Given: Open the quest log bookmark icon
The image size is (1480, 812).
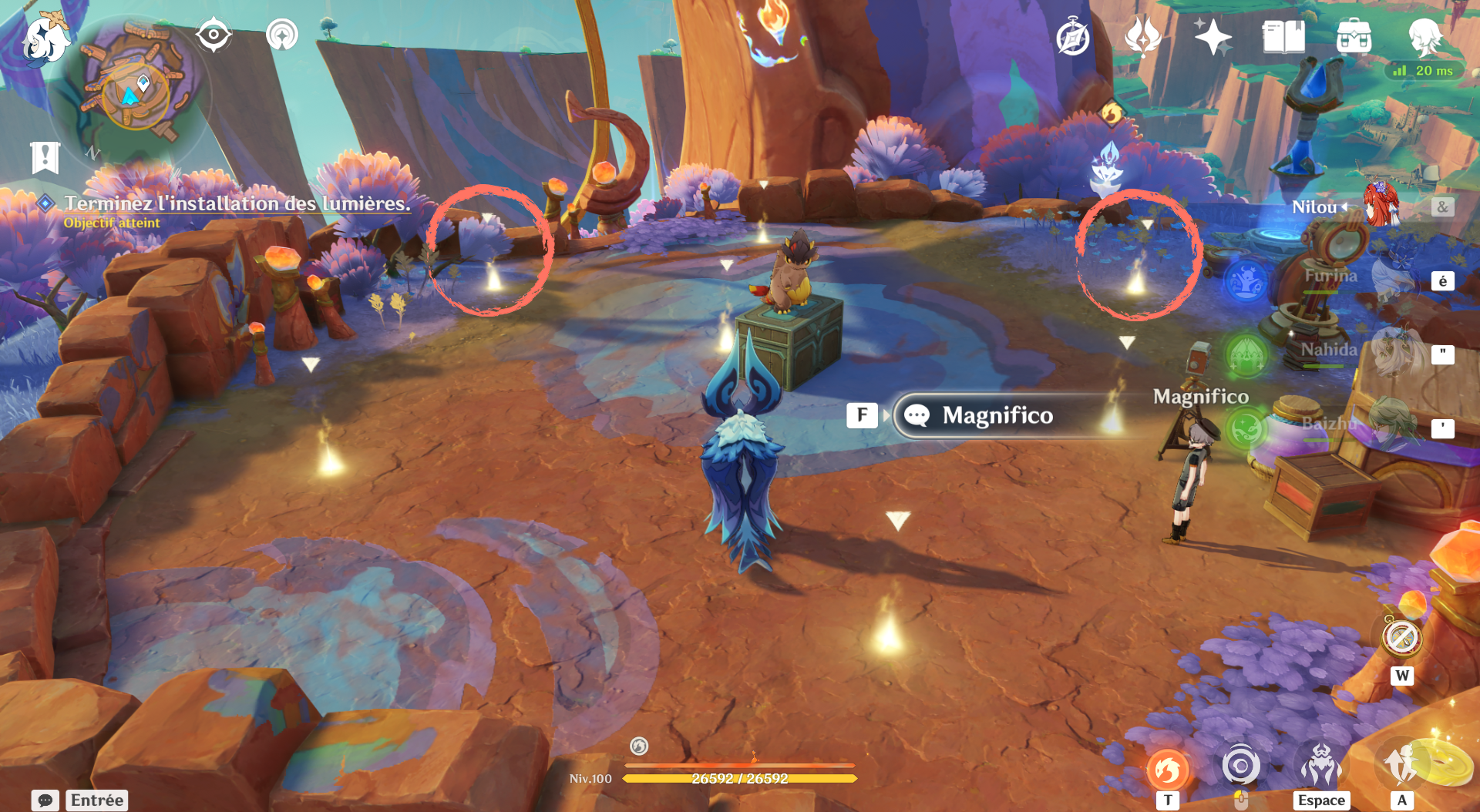Looking at the screenshot, I should 45,158.
